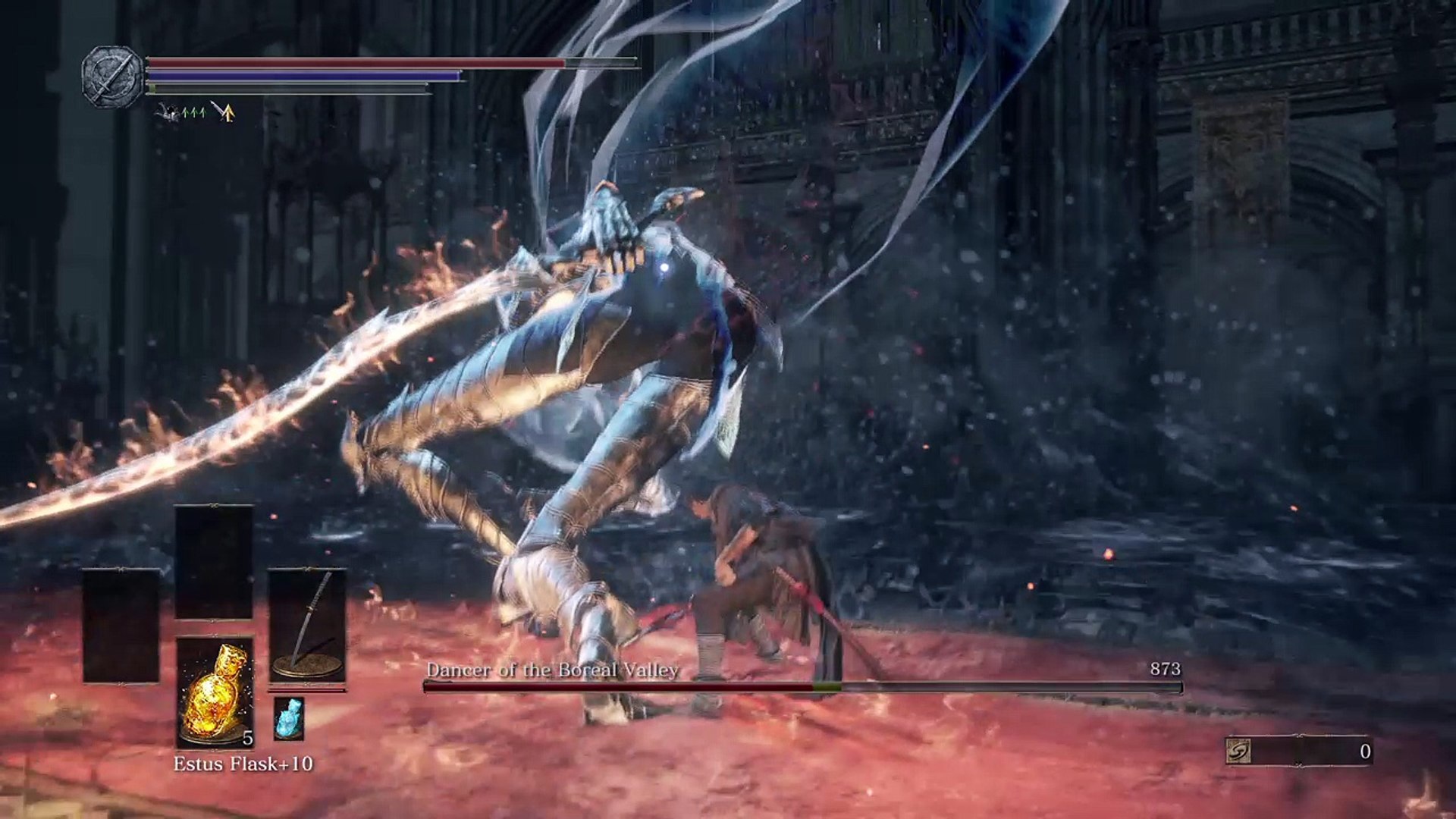
Task: Select the status buff icon with green arrows
Action: [x=181, y=113]
